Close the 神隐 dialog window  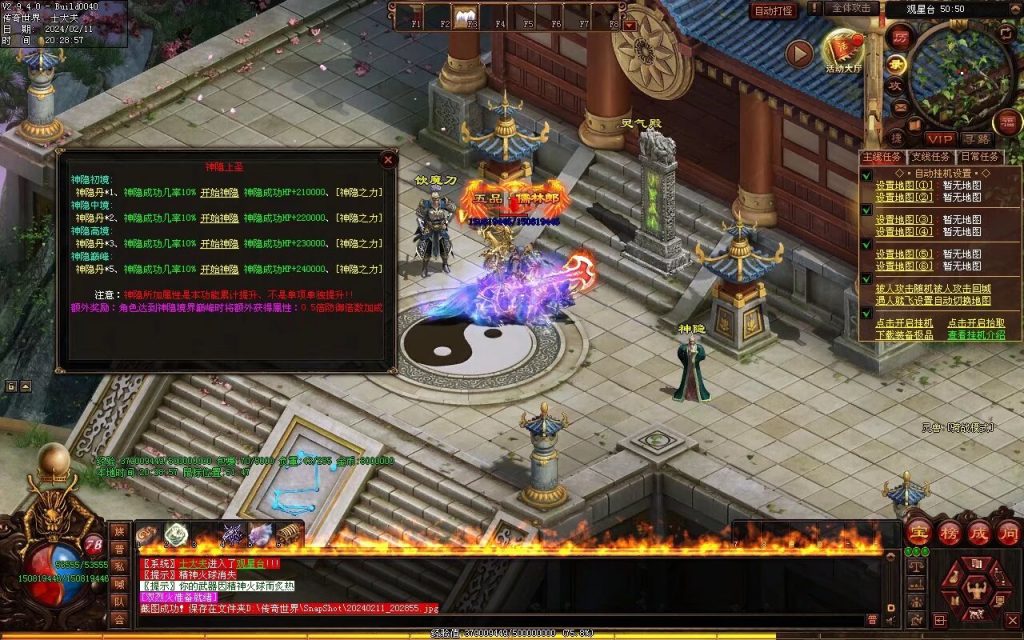(x=387, y=160)
